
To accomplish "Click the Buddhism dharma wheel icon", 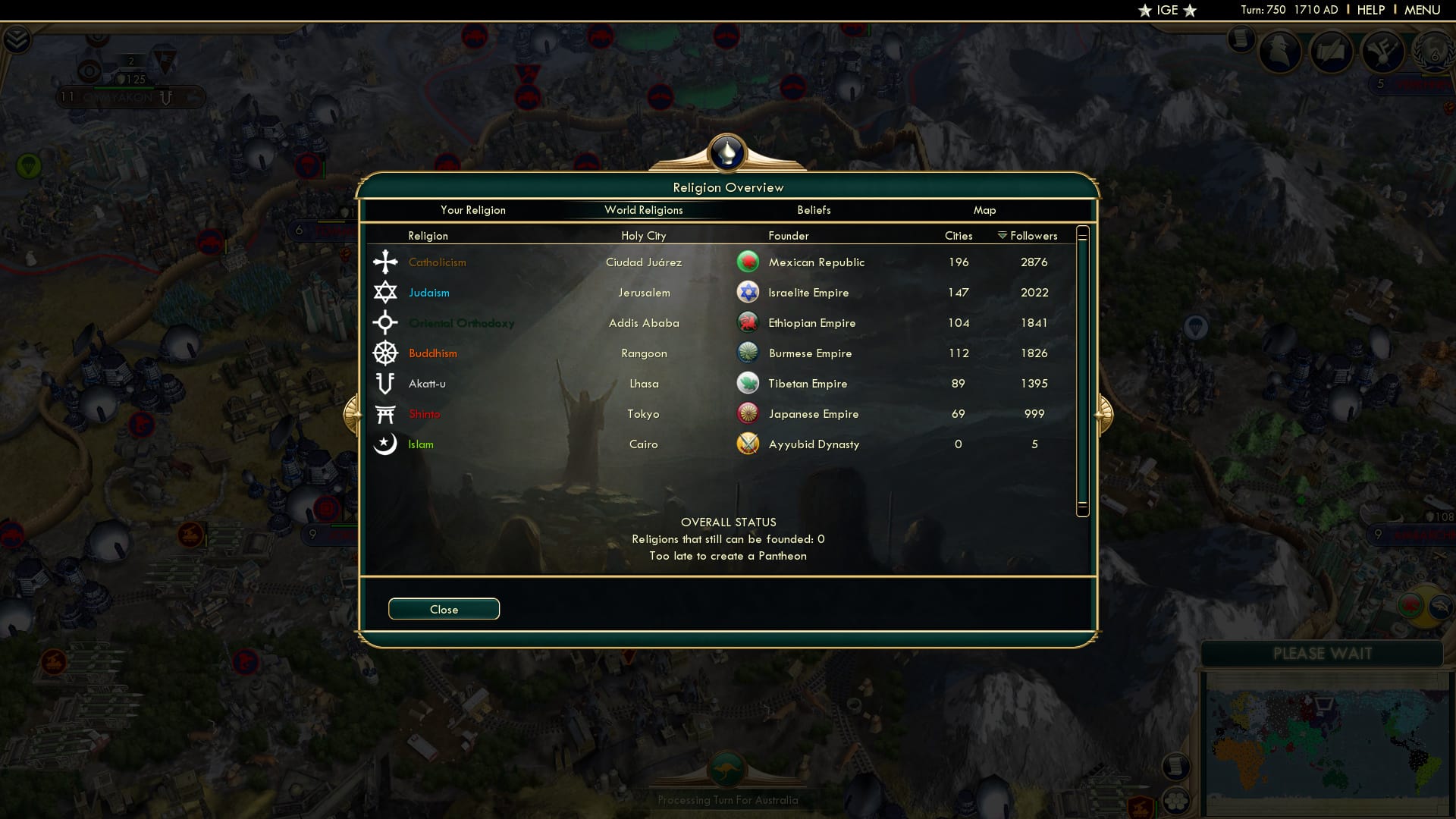I will (386, 353).
